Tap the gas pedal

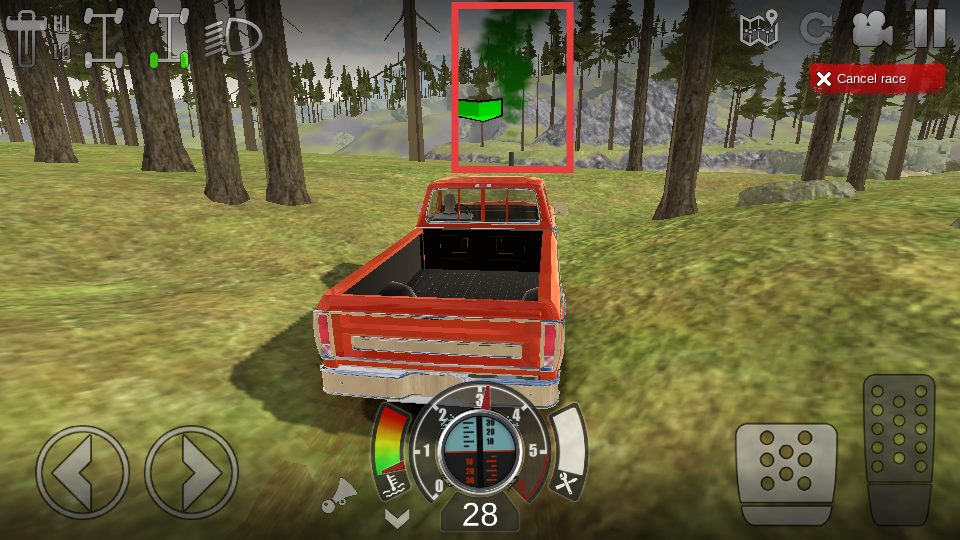point(900,449)
